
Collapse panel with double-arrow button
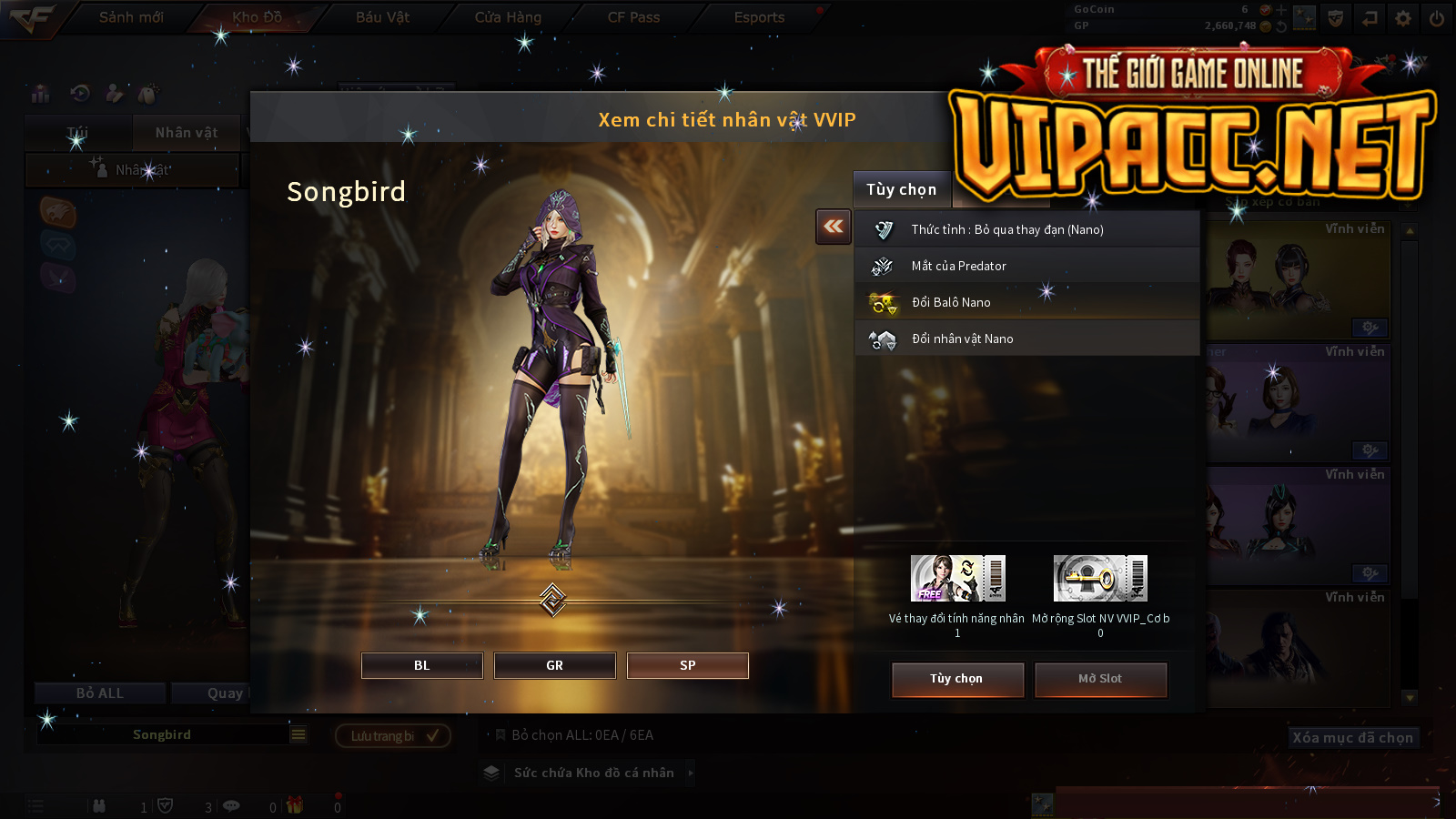pyautogui.click(x=834, y=227)
